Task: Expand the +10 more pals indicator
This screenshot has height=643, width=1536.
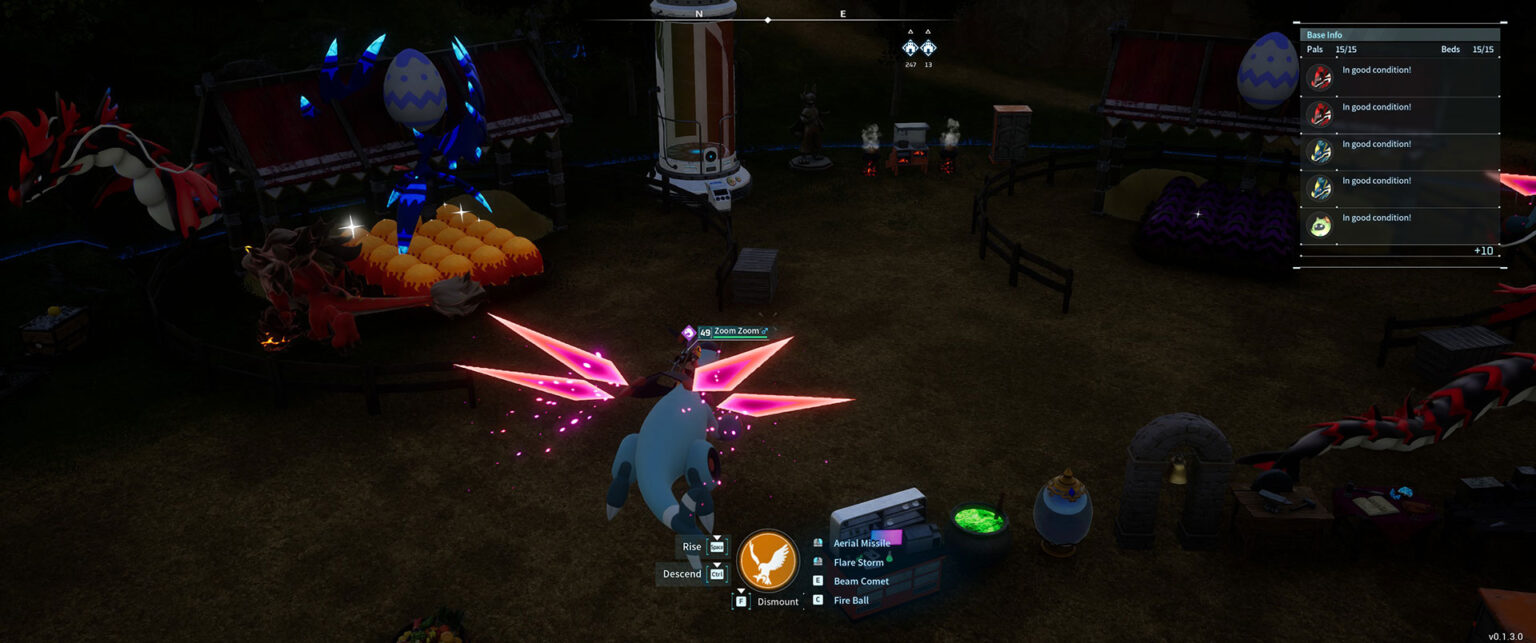Action: 1483,251
